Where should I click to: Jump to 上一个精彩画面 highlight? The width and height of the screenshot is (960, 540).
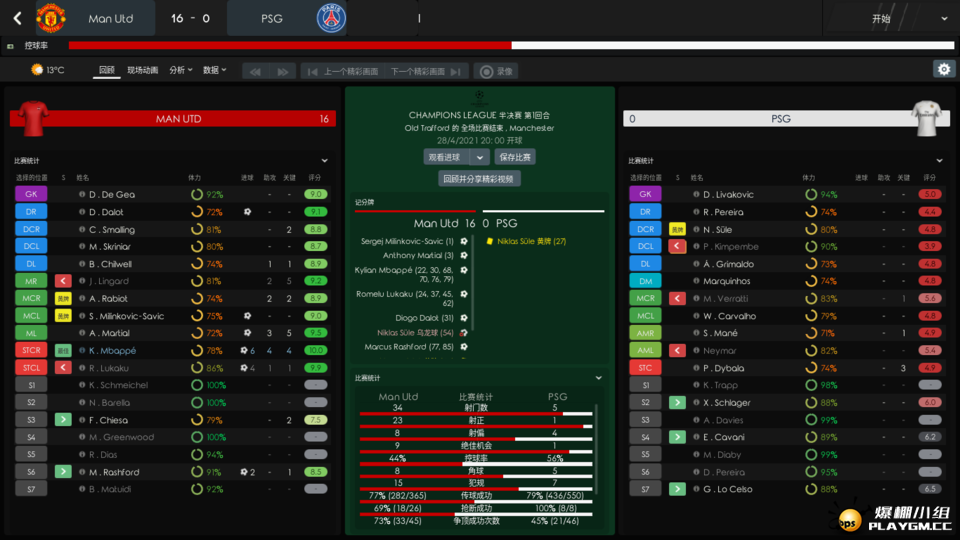point(342,71)
